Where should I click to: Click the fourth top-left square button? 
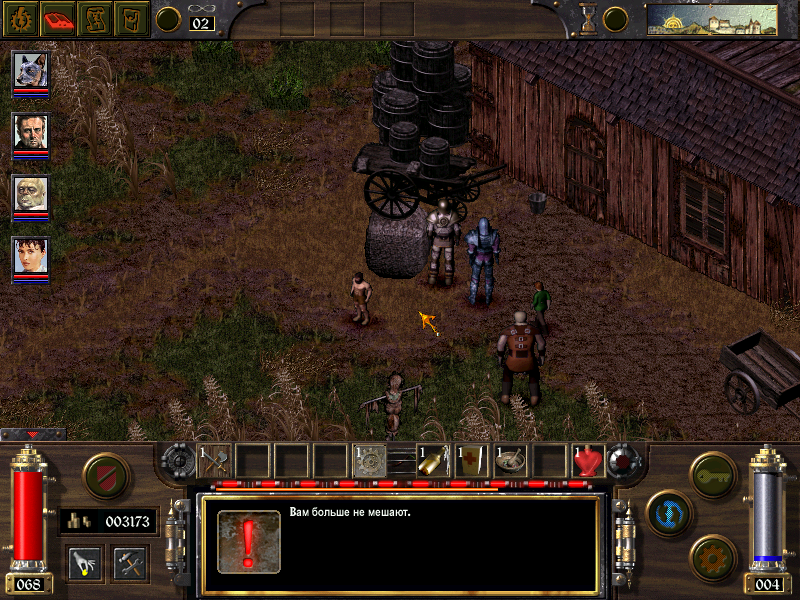click(x=131, y=18)
